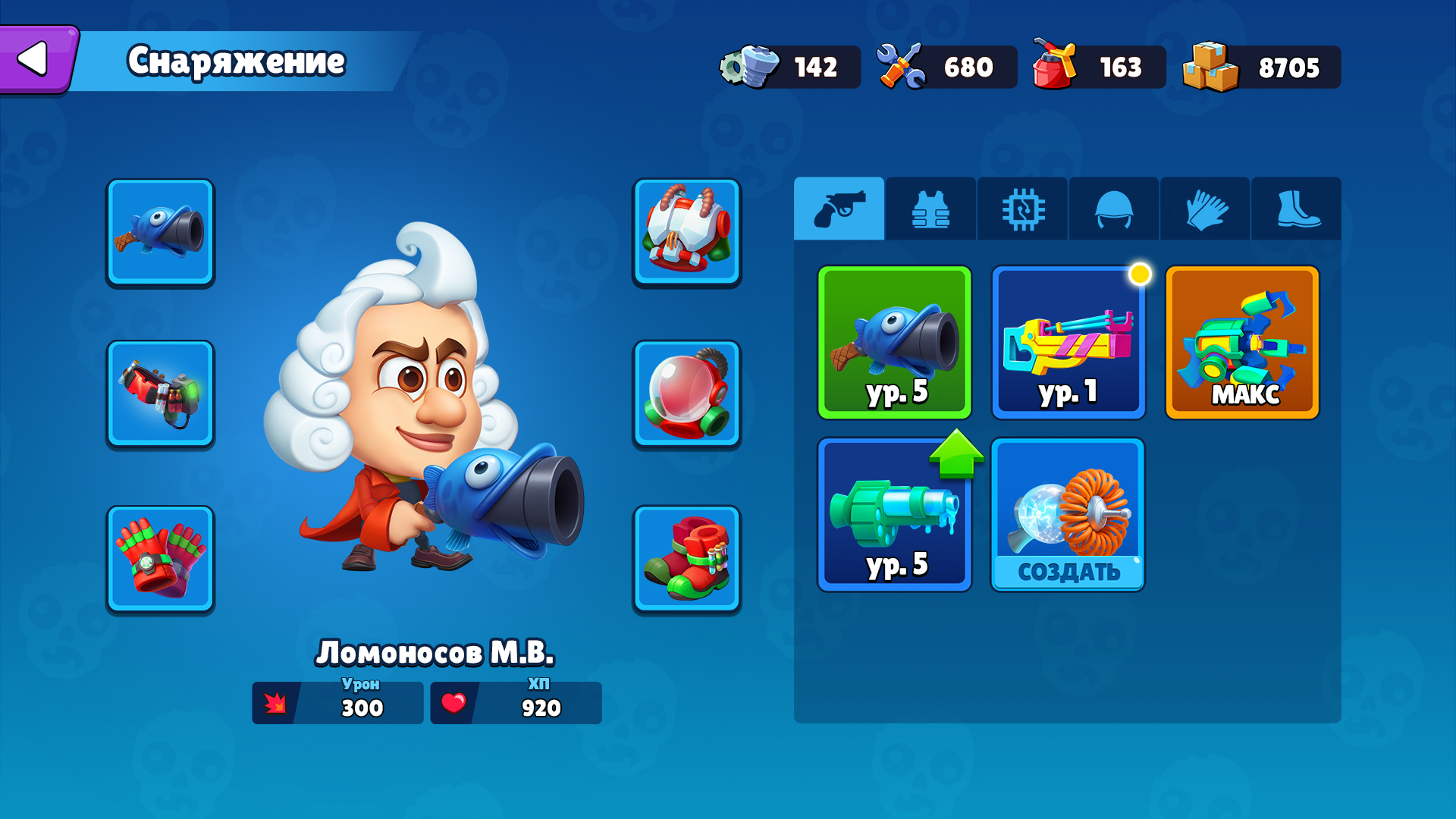The image size is (1456, 819).
Task: Select the equipped red utility belt slot
Action: 160,394
